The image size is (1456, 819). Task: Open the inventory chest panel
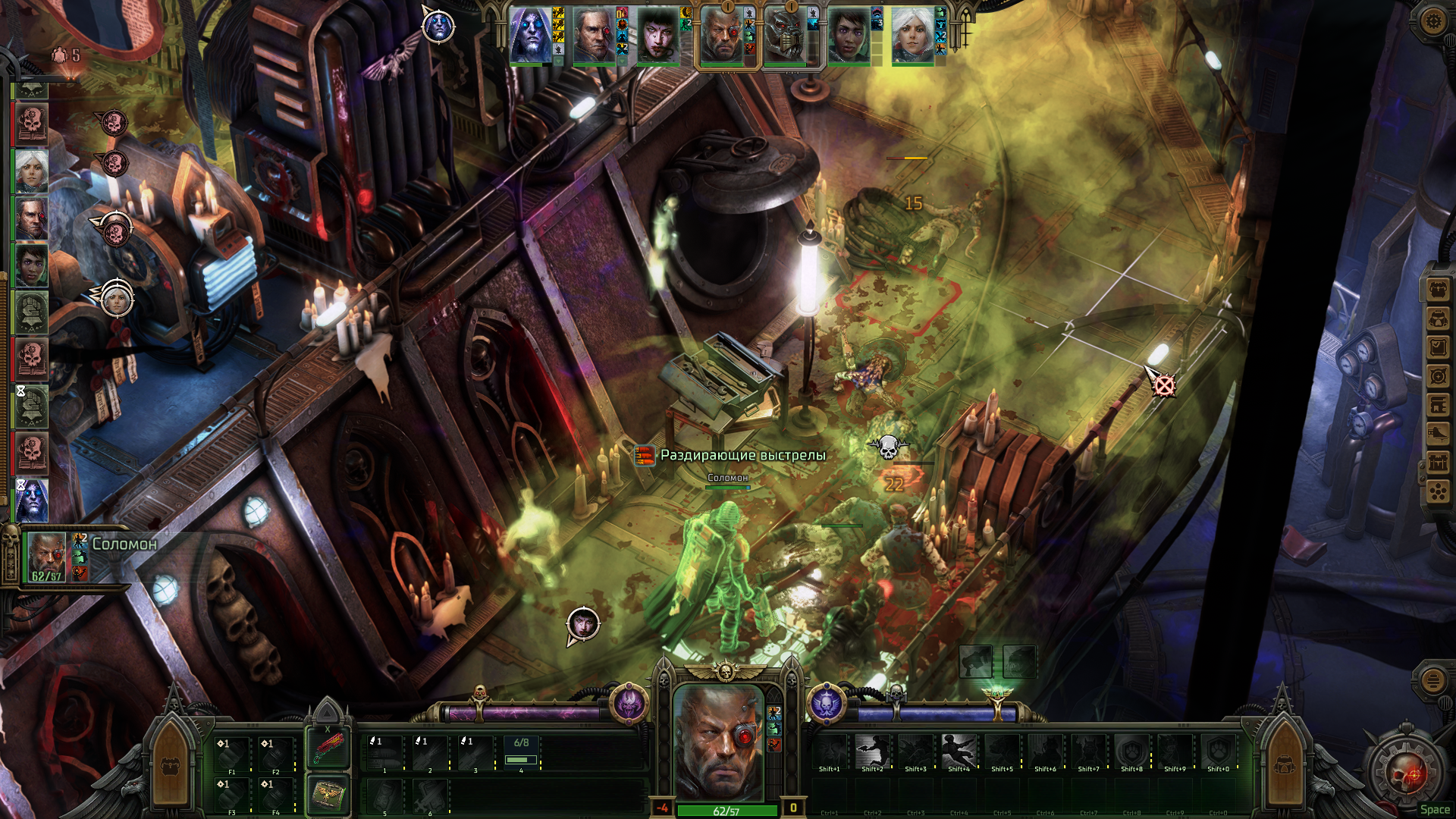click(x=1438, y=289)
